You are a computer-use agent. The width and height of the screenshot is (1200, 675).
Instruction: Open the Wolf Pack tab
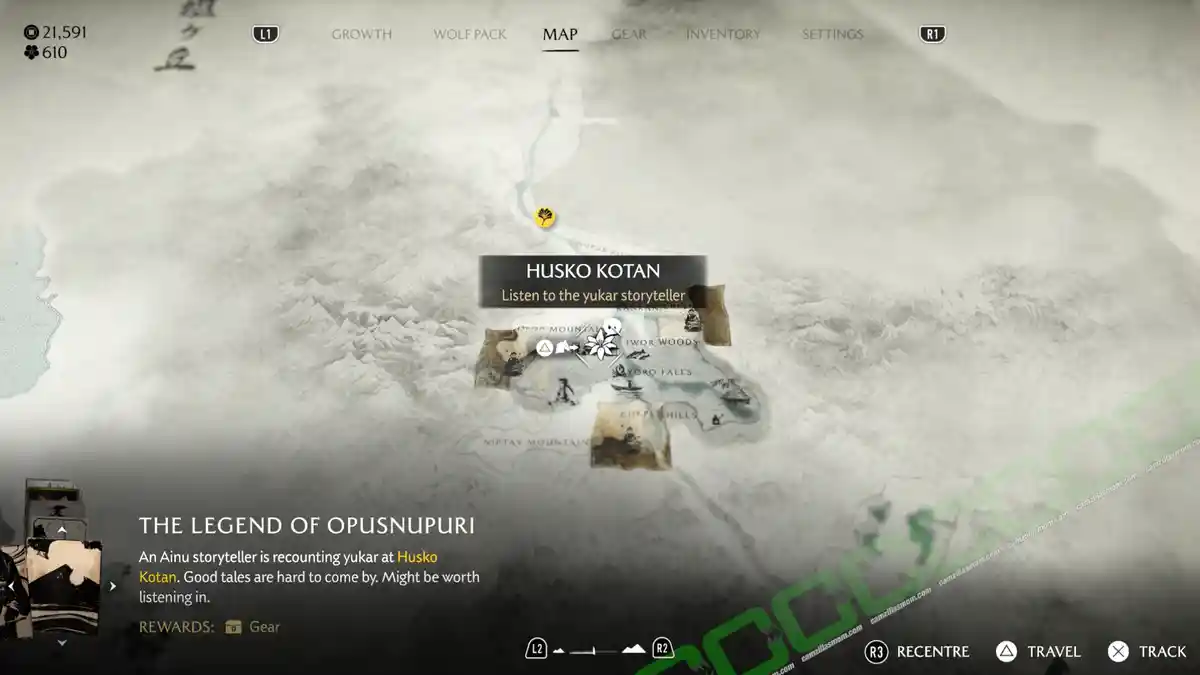[x=470, y=34]
